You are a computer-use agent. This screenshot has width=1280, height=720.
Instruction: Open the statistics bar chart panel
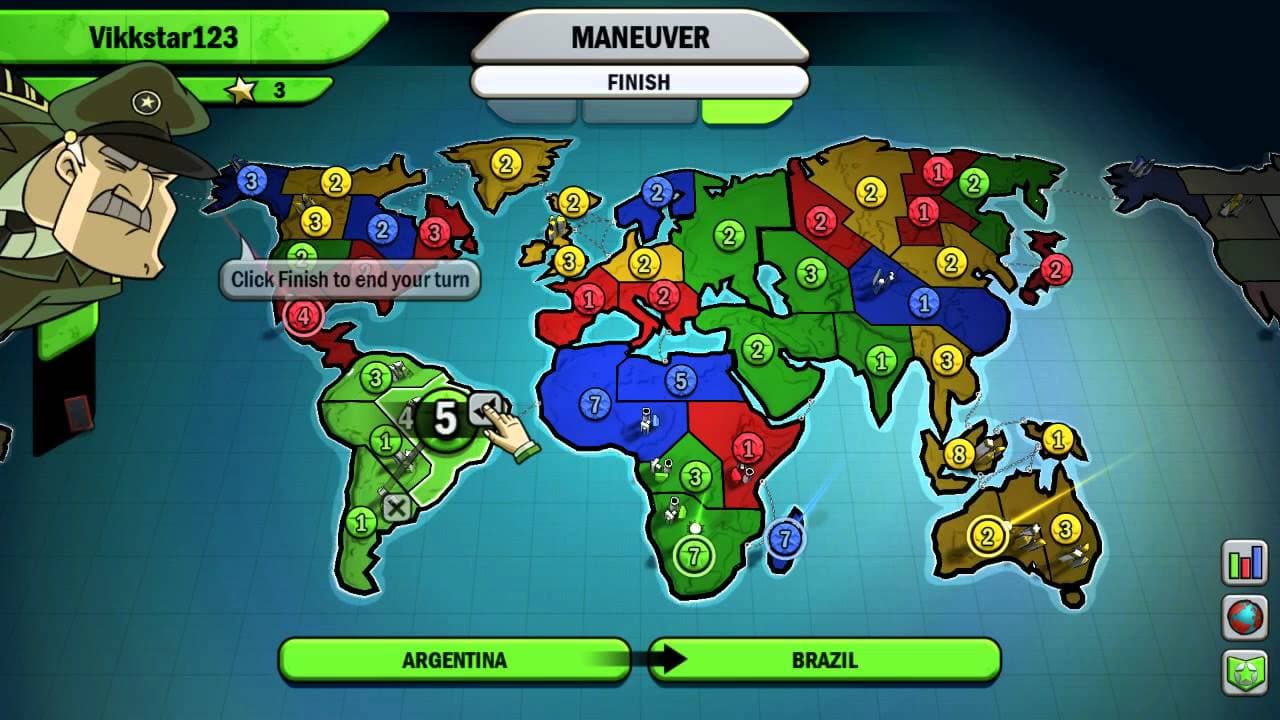tap(1244, 564)
